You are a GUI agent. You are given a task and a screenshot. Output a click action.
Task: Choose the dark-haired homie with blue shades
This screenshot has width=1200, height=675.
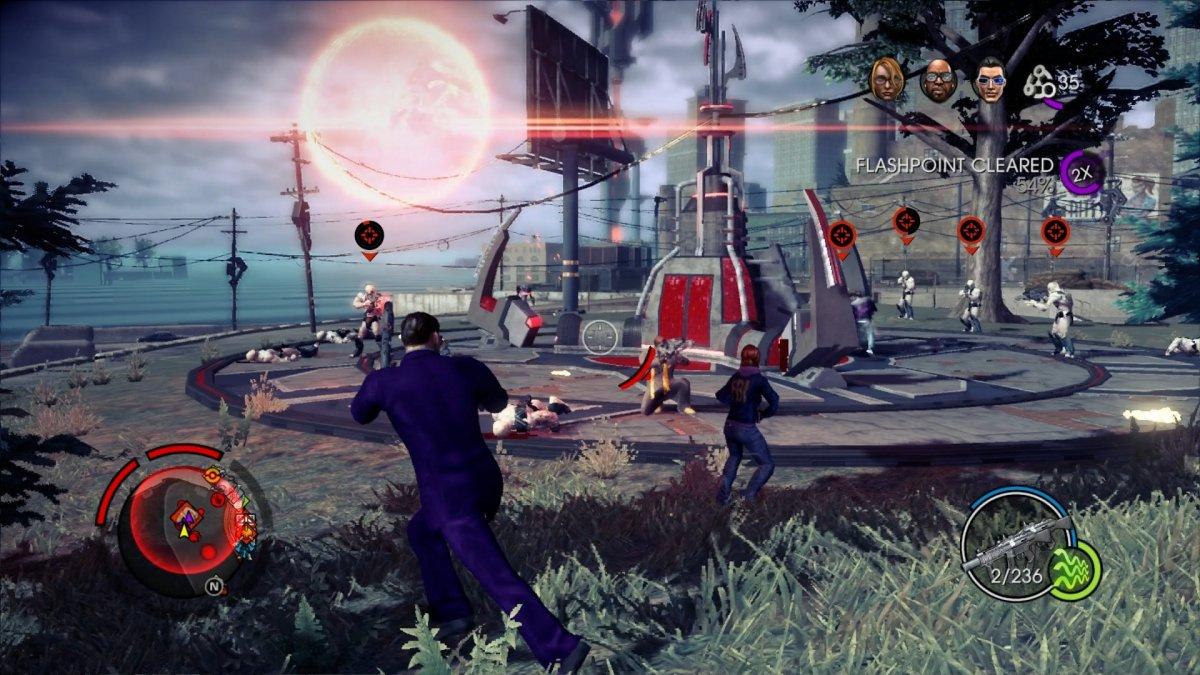click(x=990, y=79)
